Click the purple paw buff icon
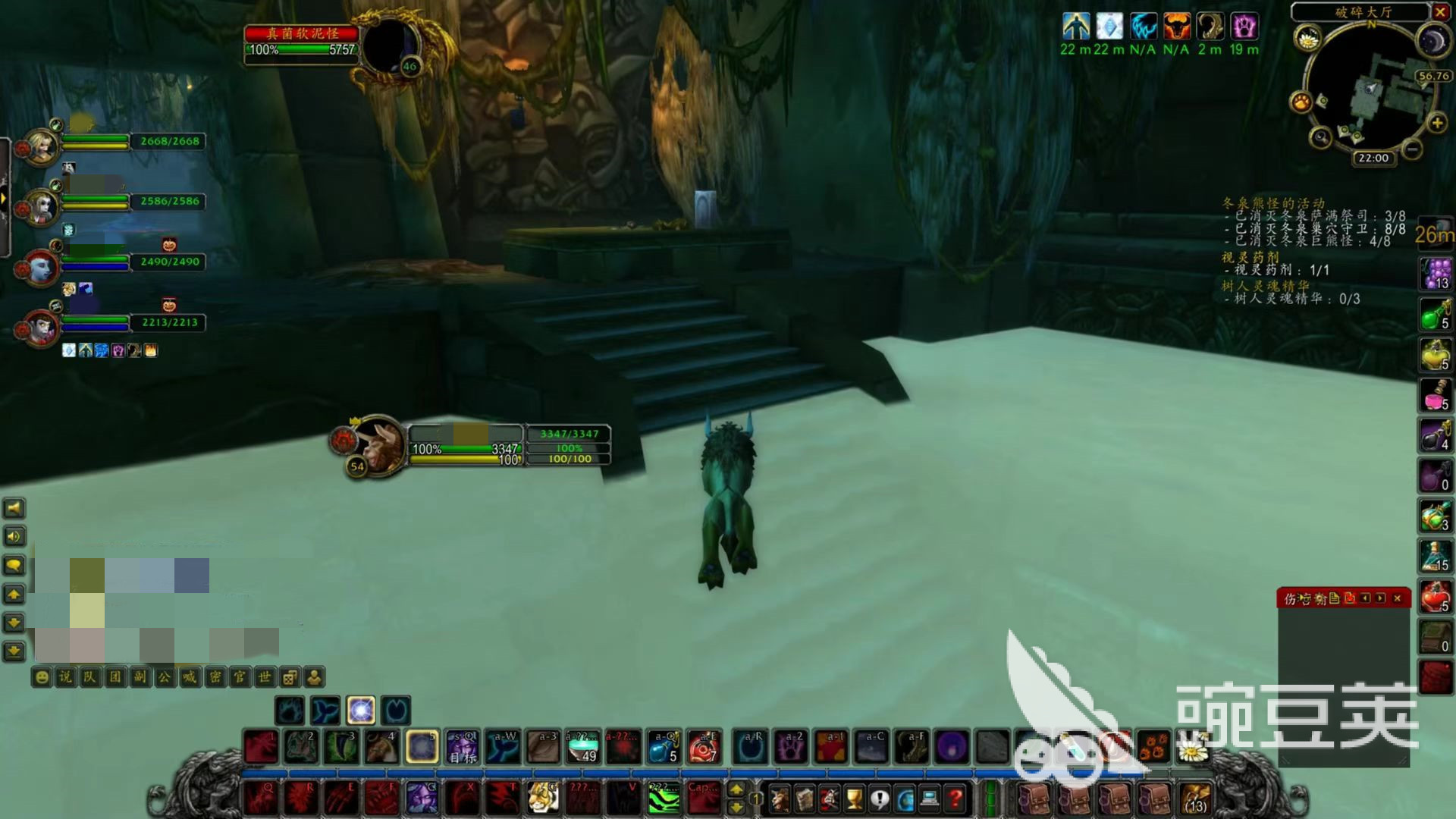This screenshot has width=1456, height=819. point(1244,27)
